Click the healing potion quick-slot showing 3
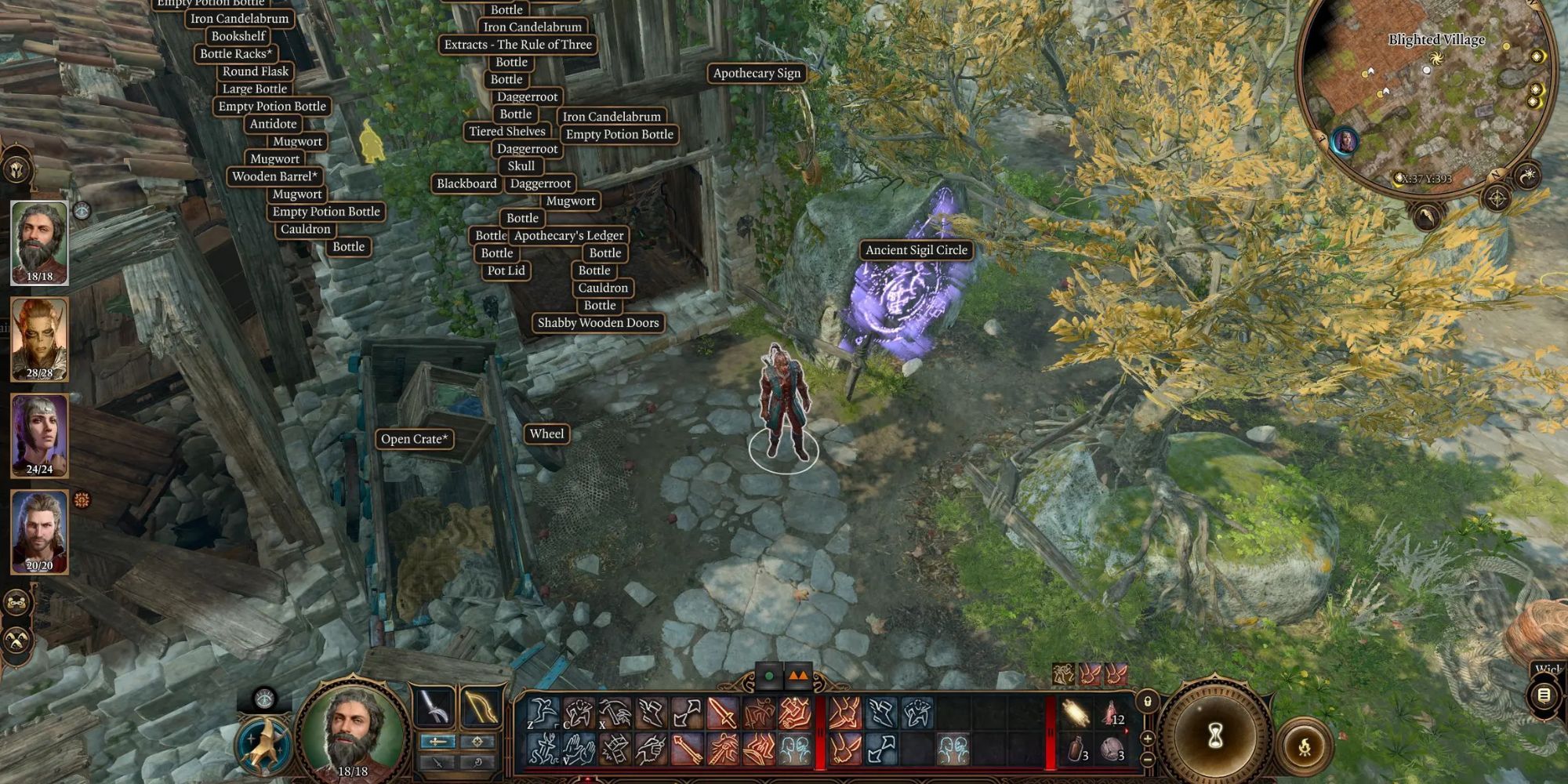This screenshot has height=784, width=1568. point(1076,746)
